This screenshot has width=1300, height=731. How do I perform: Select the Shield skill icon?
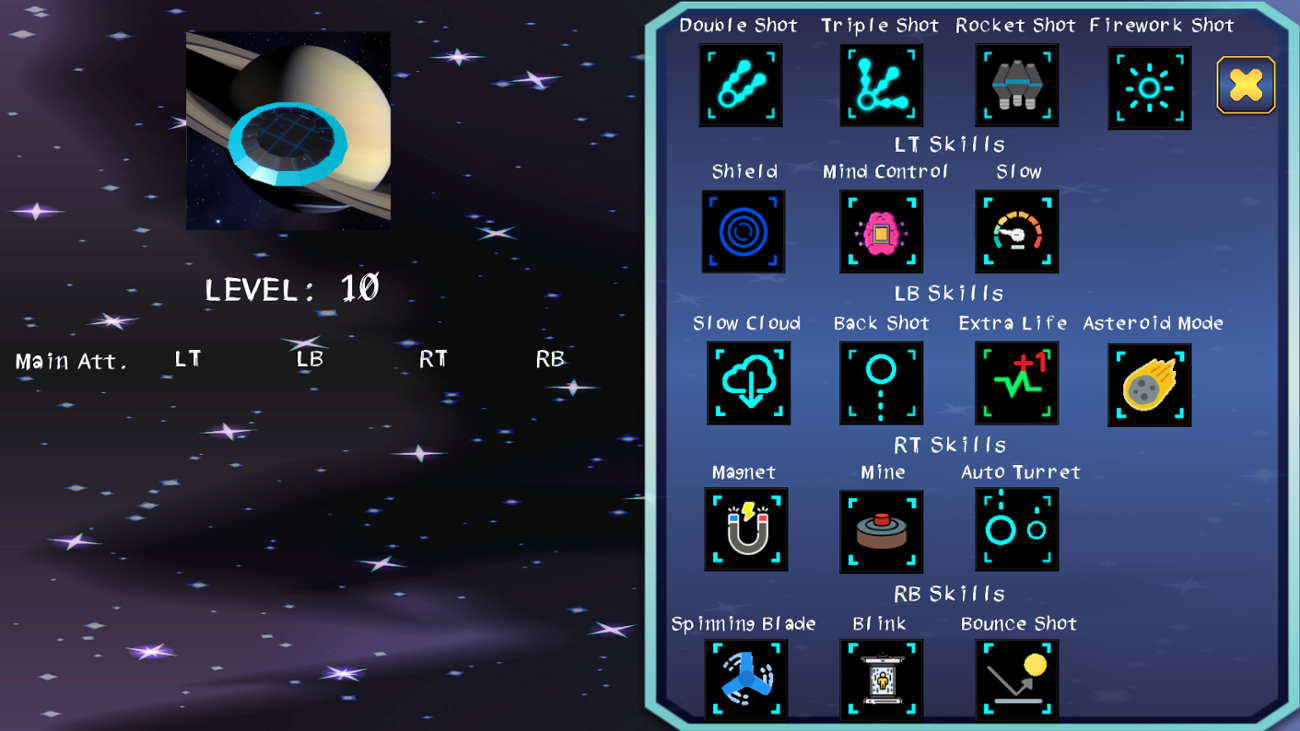(744, 231)
